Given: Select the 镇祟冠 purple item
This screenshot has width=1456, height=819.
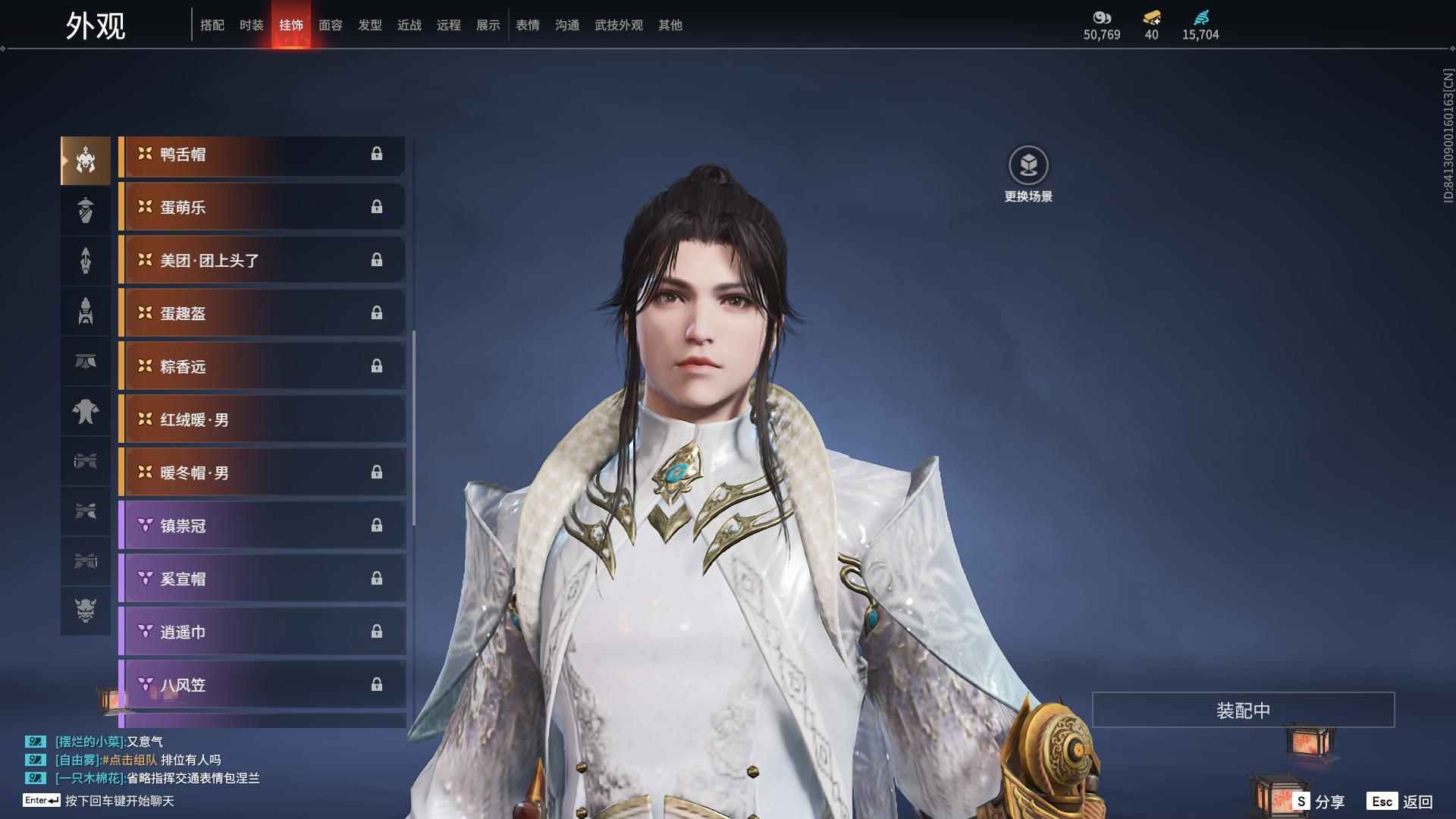Looking at the screenshot, I should pyautogui.click(x=262, y=526).
